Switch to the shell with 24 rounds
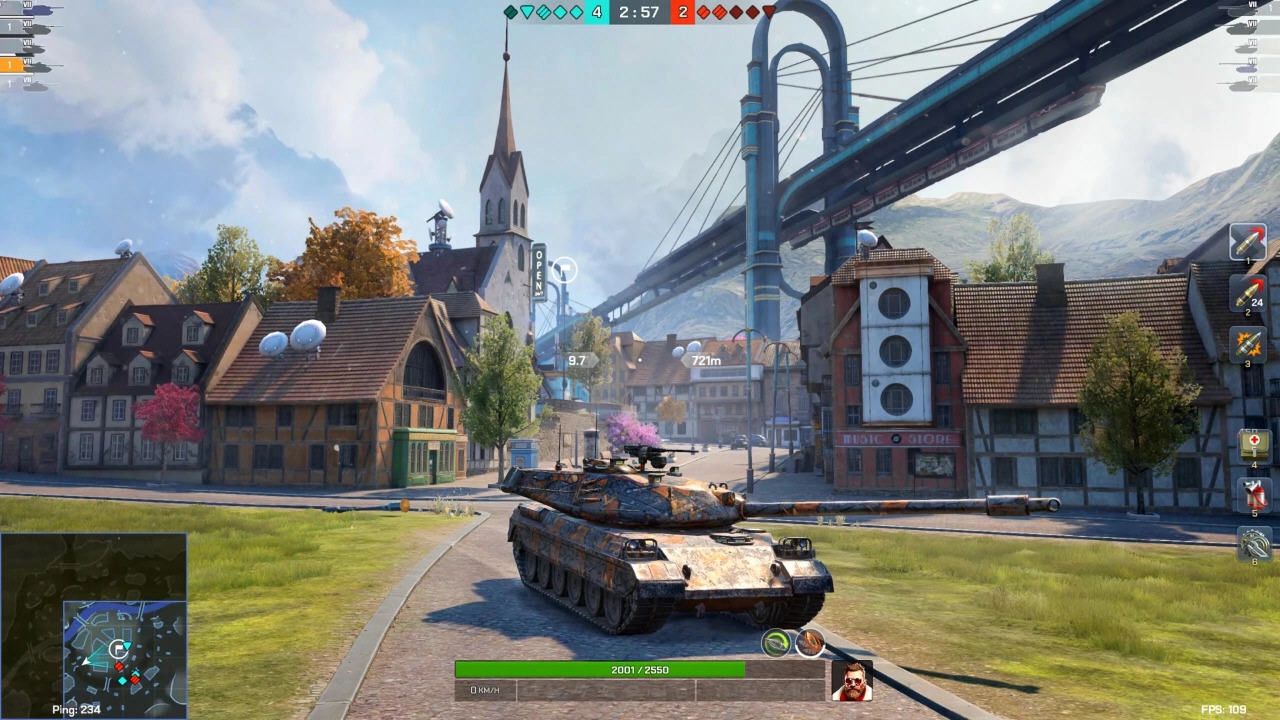This screenshot has width=1280, height=720. (1248, 293)
